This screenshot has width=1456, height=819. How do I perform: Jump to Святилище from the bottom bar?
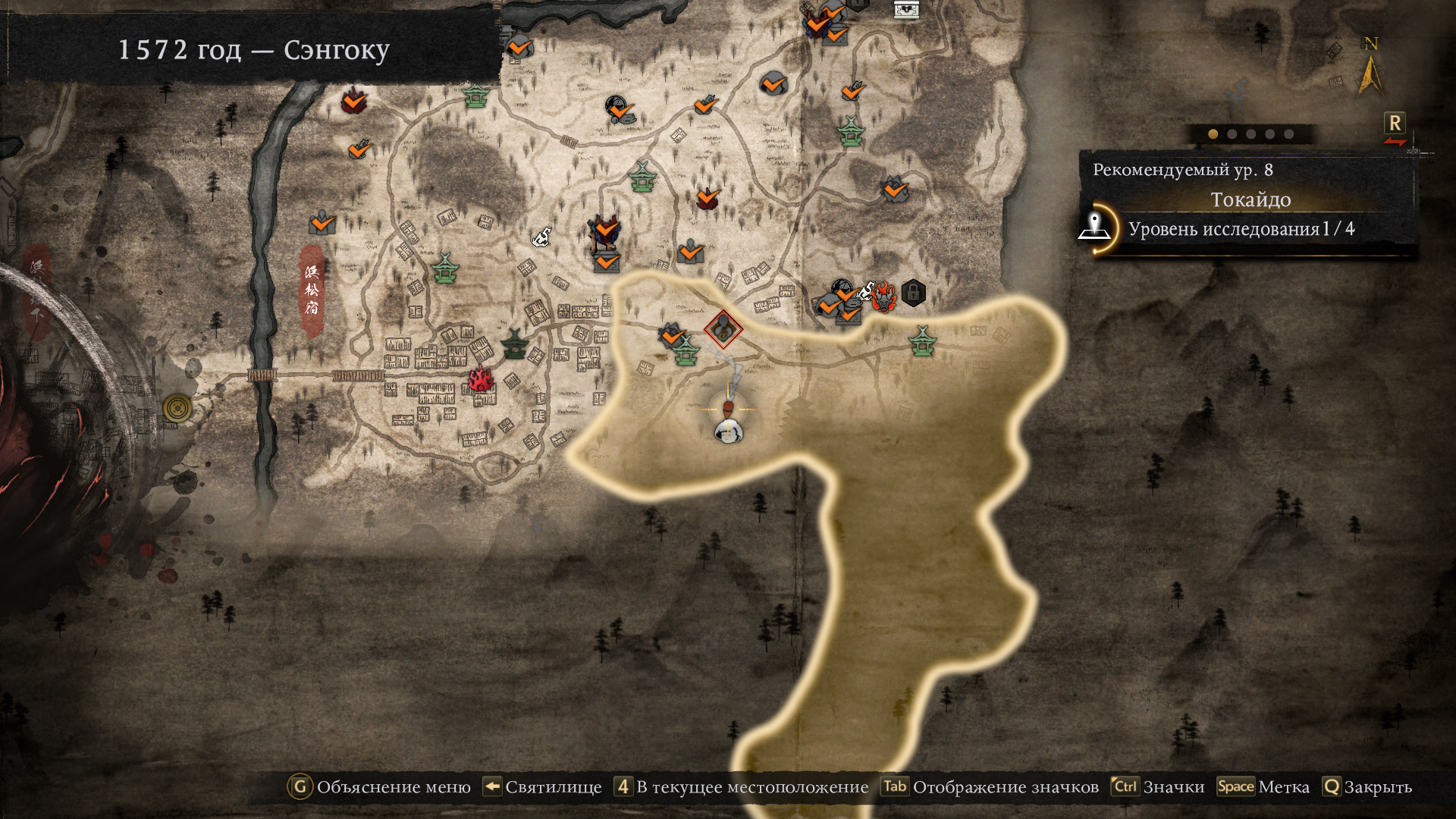pyautogui.click(x=542, y=787)
